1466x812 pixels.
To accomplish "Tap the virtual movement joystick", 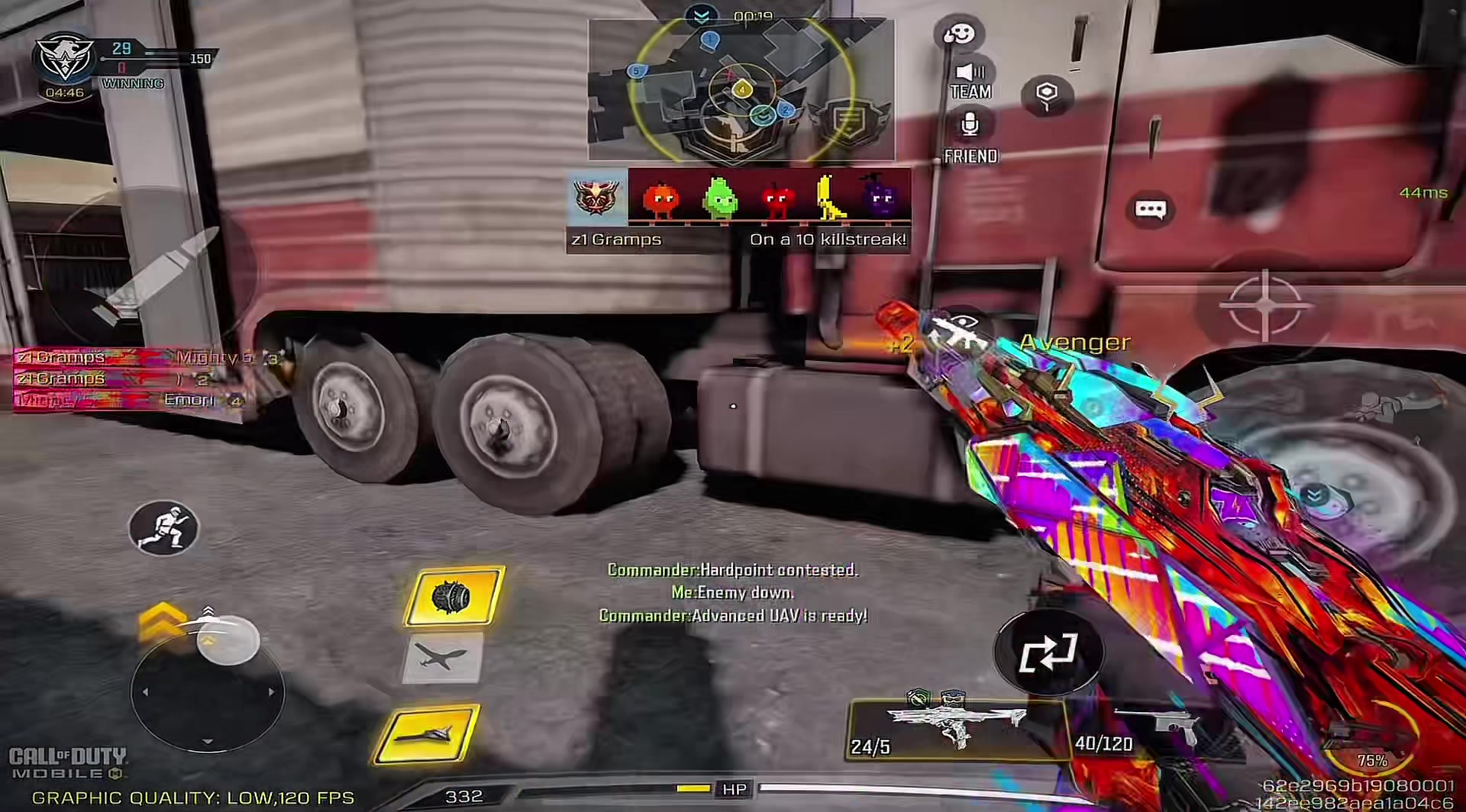I will coord(208,691).
